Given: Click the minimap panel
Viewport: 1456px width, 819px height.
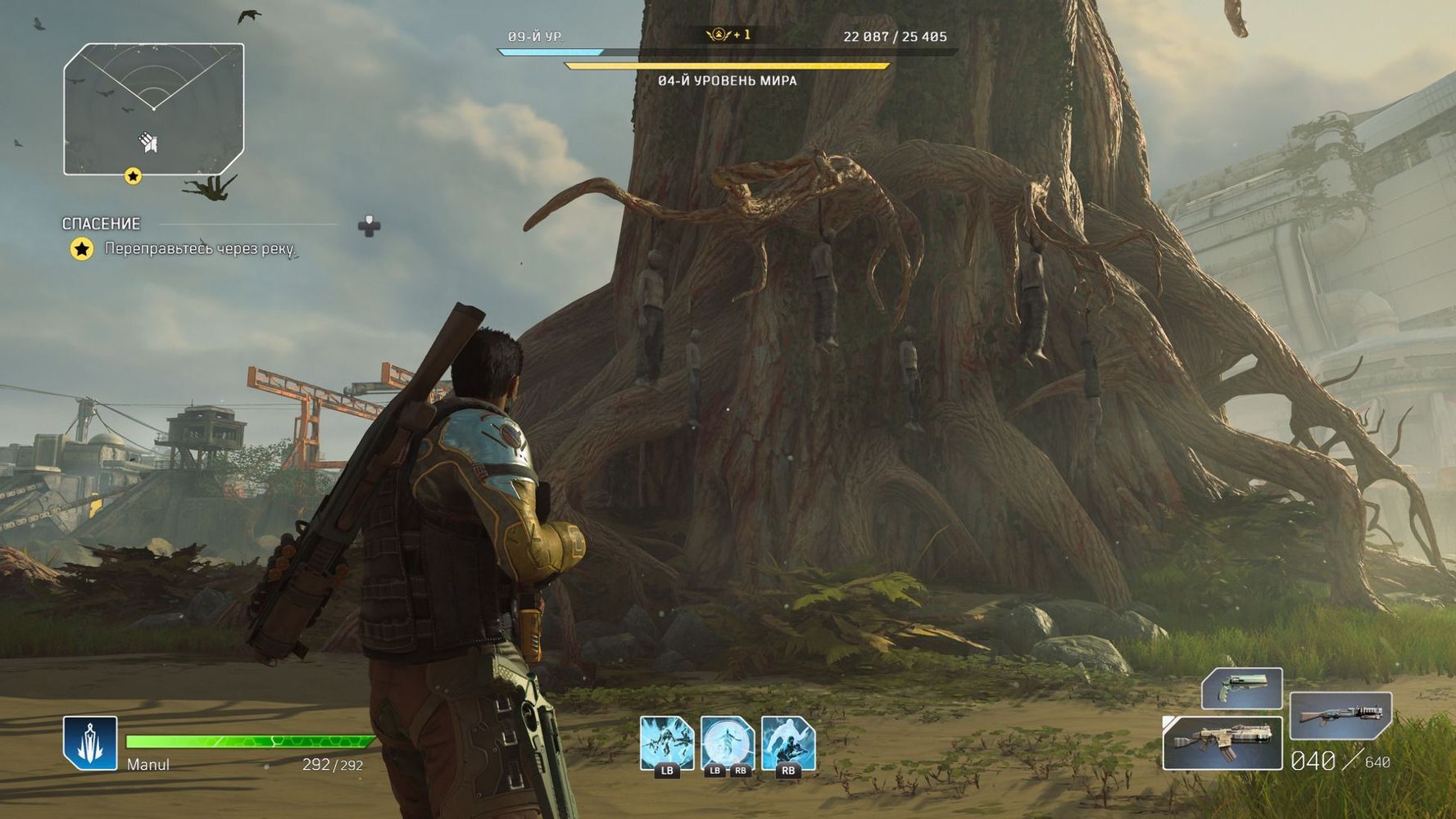Looking at the screenshot, I should click(x=154, y=109).
